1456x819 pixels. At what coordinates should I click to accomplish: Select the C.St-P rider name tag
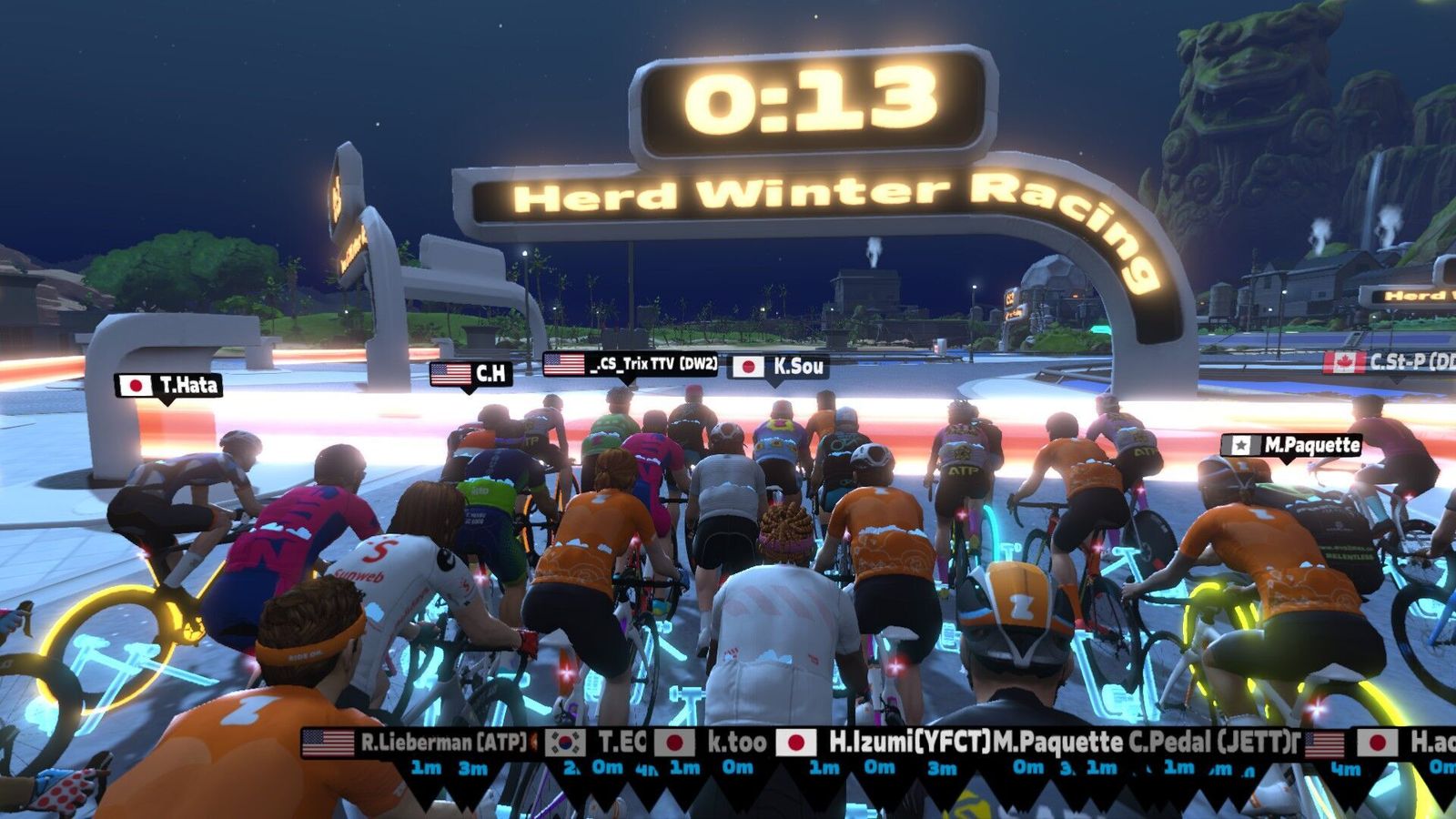(1389, 361)
